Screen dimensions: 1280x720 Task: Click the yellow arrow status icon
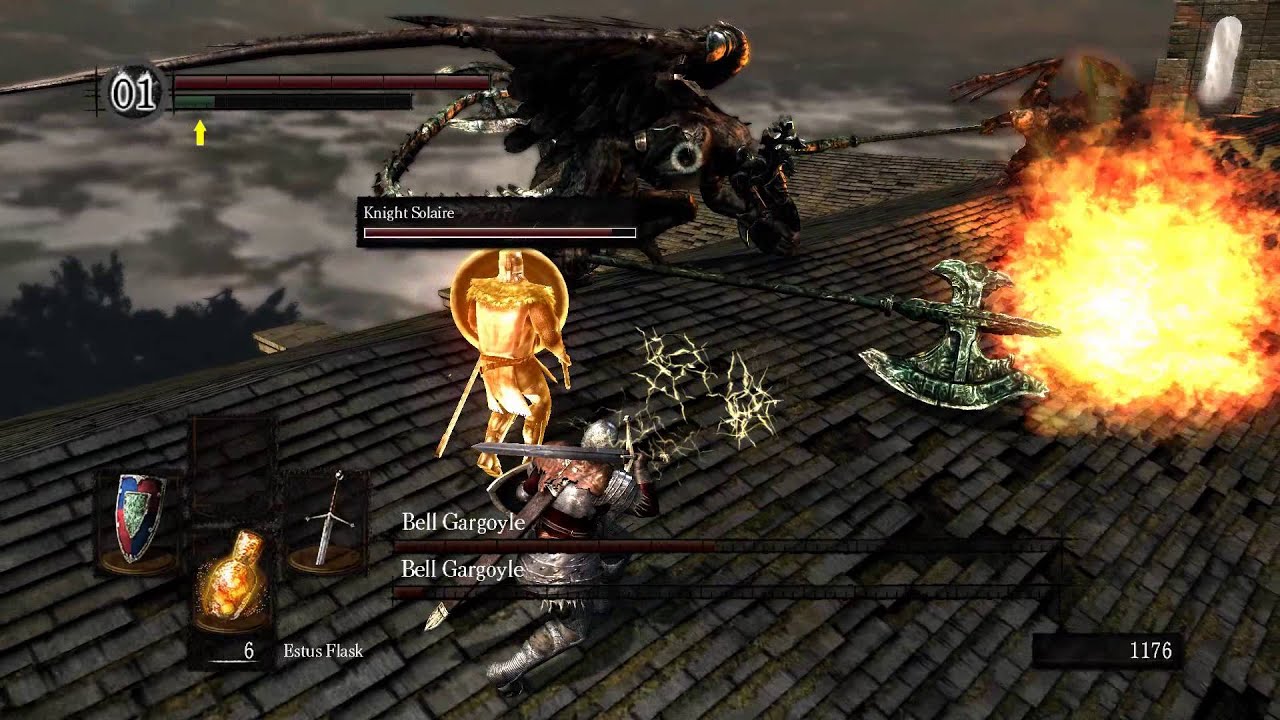point(200,132)
